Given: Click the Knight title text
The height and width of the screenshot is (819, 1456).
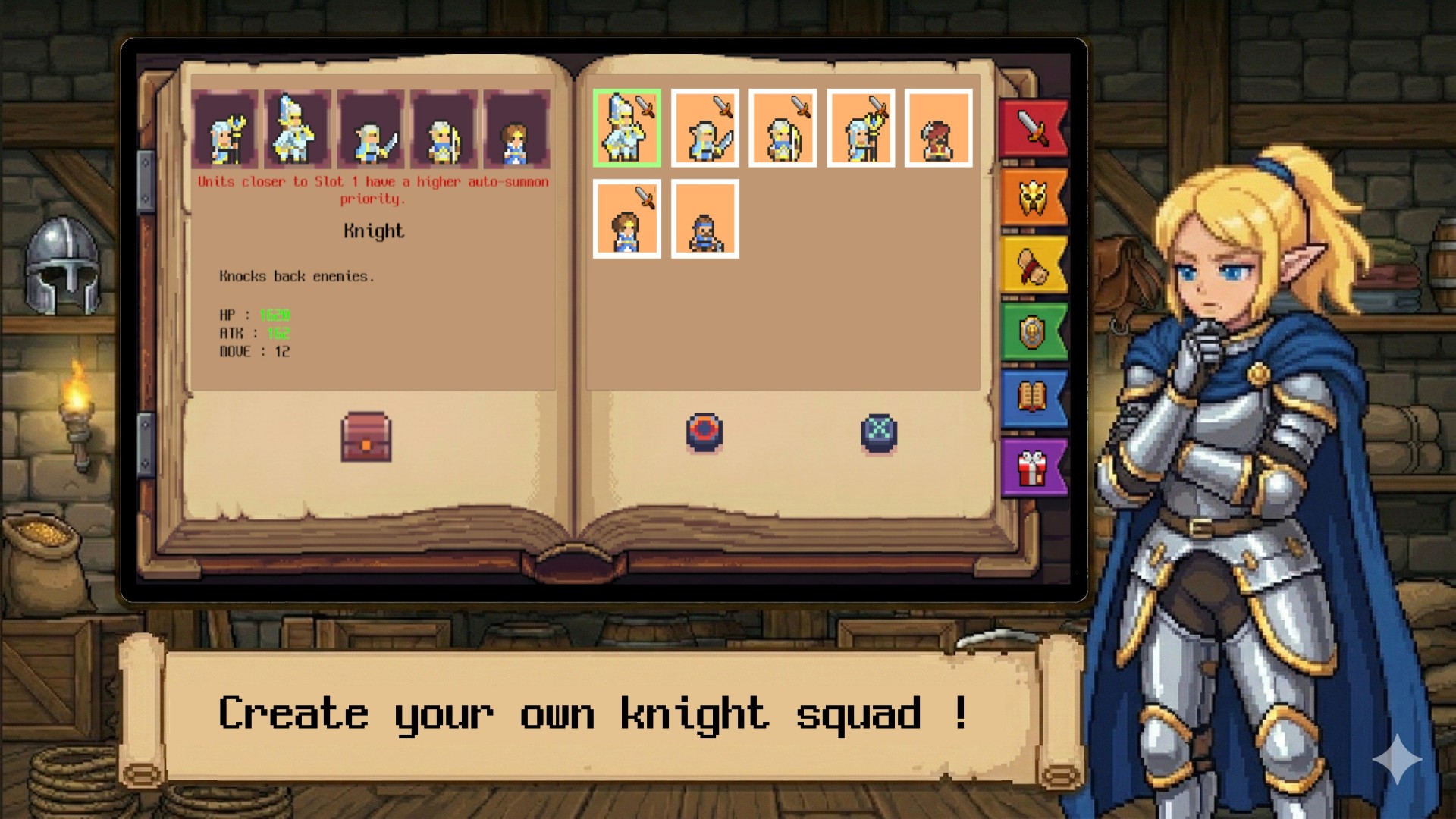Looking at the screenshot, I should click(373, 231).
